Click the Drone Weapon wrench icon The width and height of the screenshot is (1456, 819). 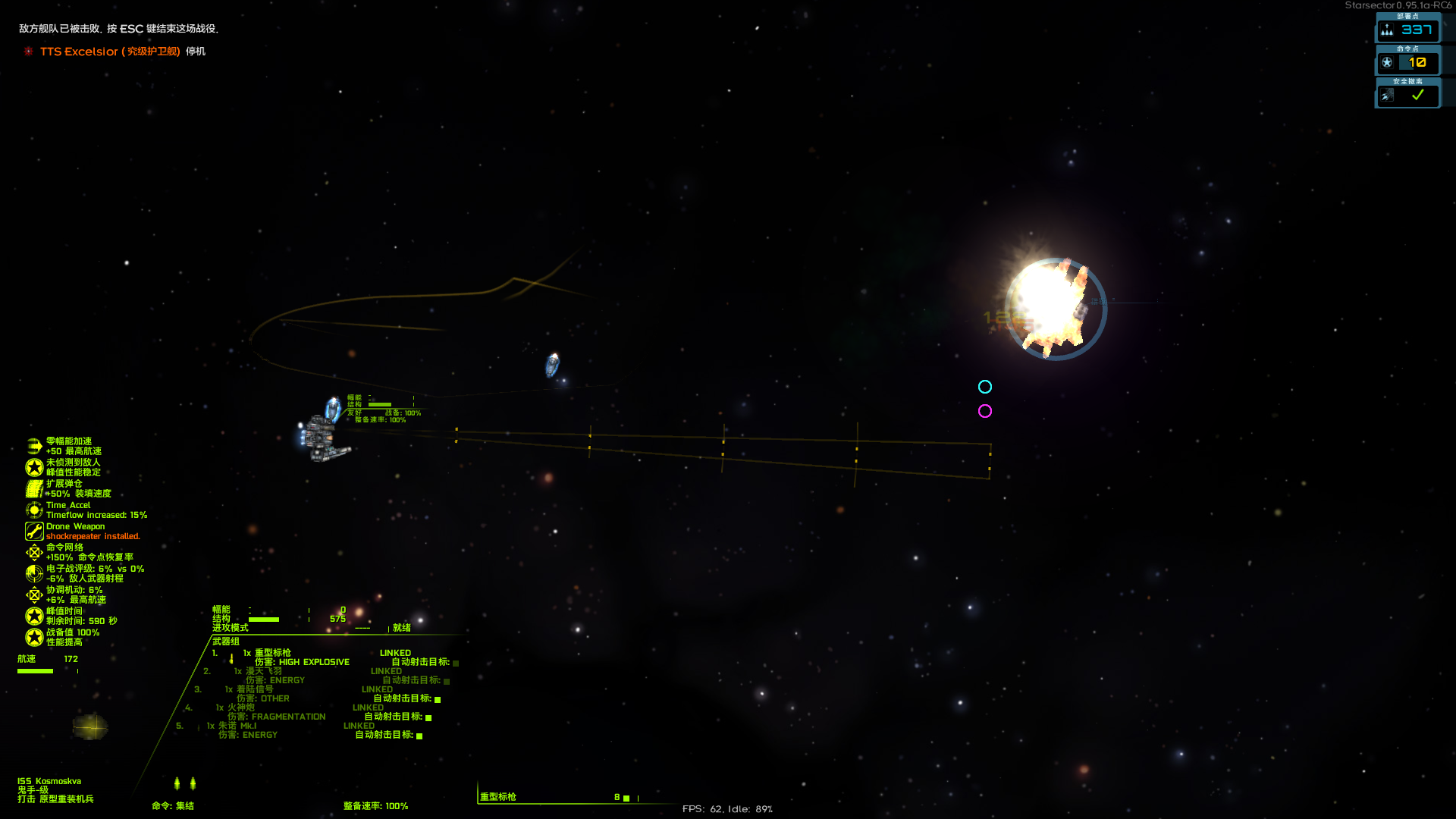pos(34,531)
